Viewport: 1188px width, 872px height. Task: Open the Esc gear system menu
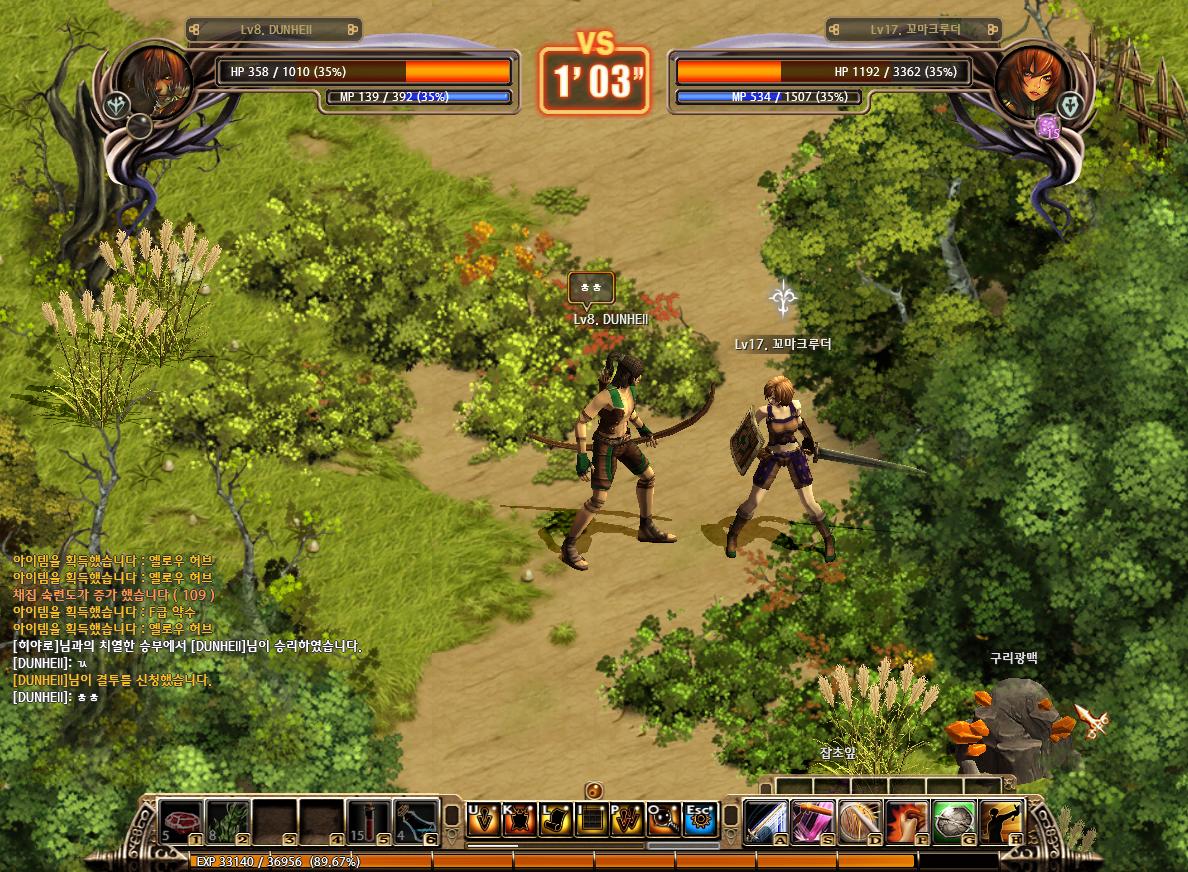(700, 819)
